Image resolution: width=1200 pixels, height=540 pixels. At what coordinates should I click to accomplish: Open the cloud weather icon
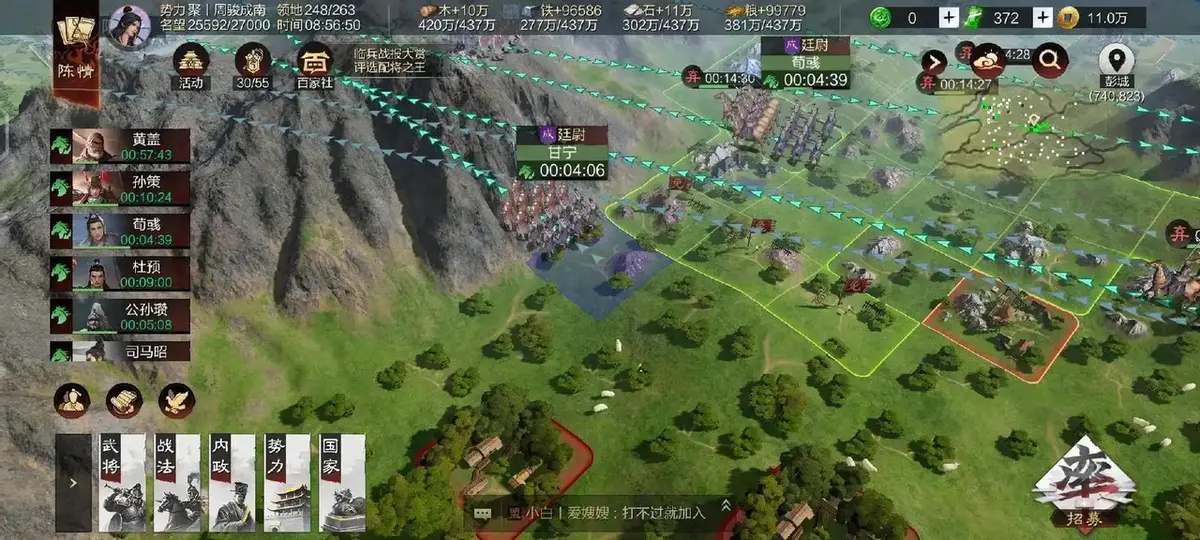[990, 61]
